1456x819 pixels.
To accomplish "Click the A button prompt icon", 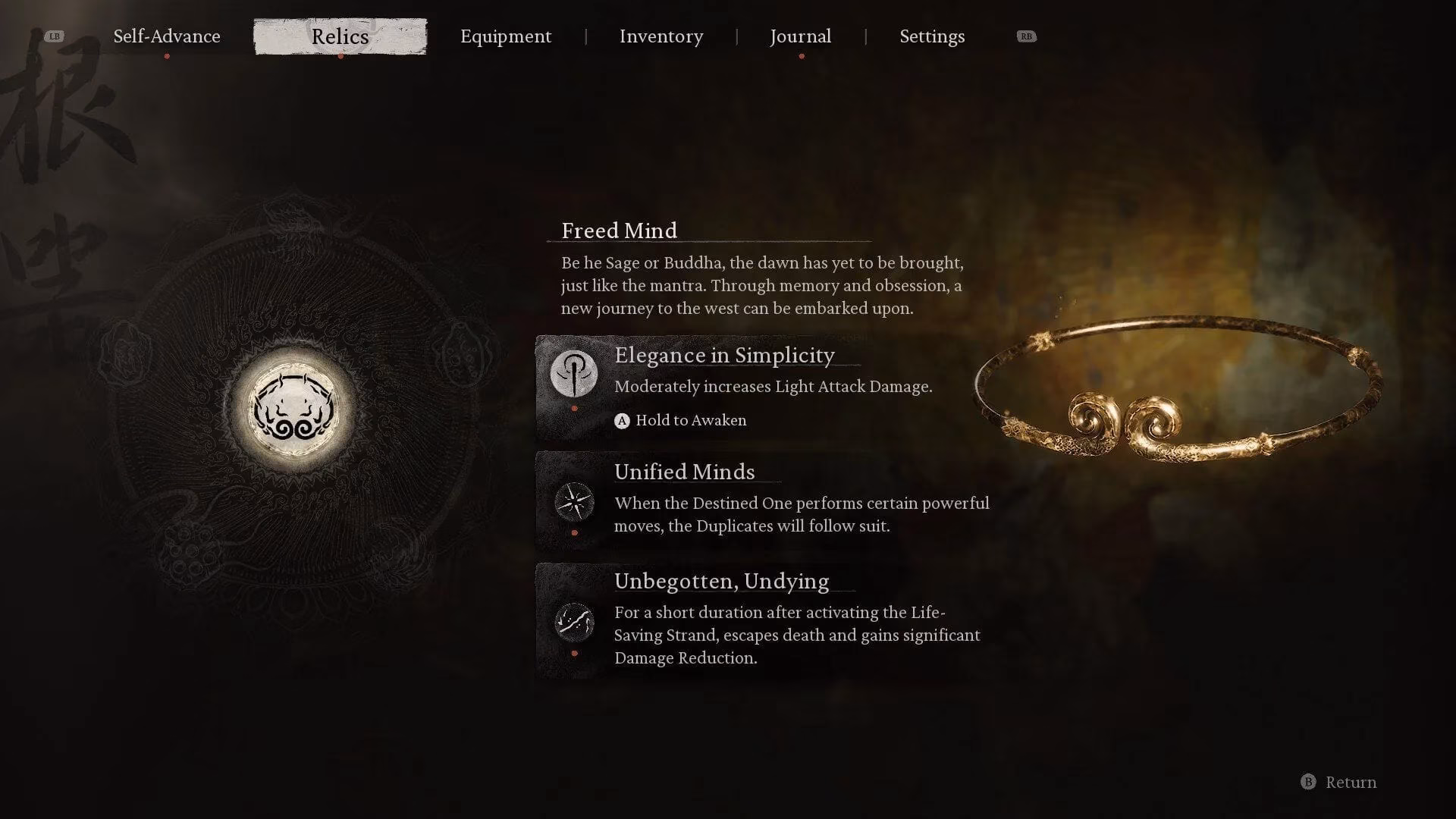I will pyautogui.click(x=622, y=419).
